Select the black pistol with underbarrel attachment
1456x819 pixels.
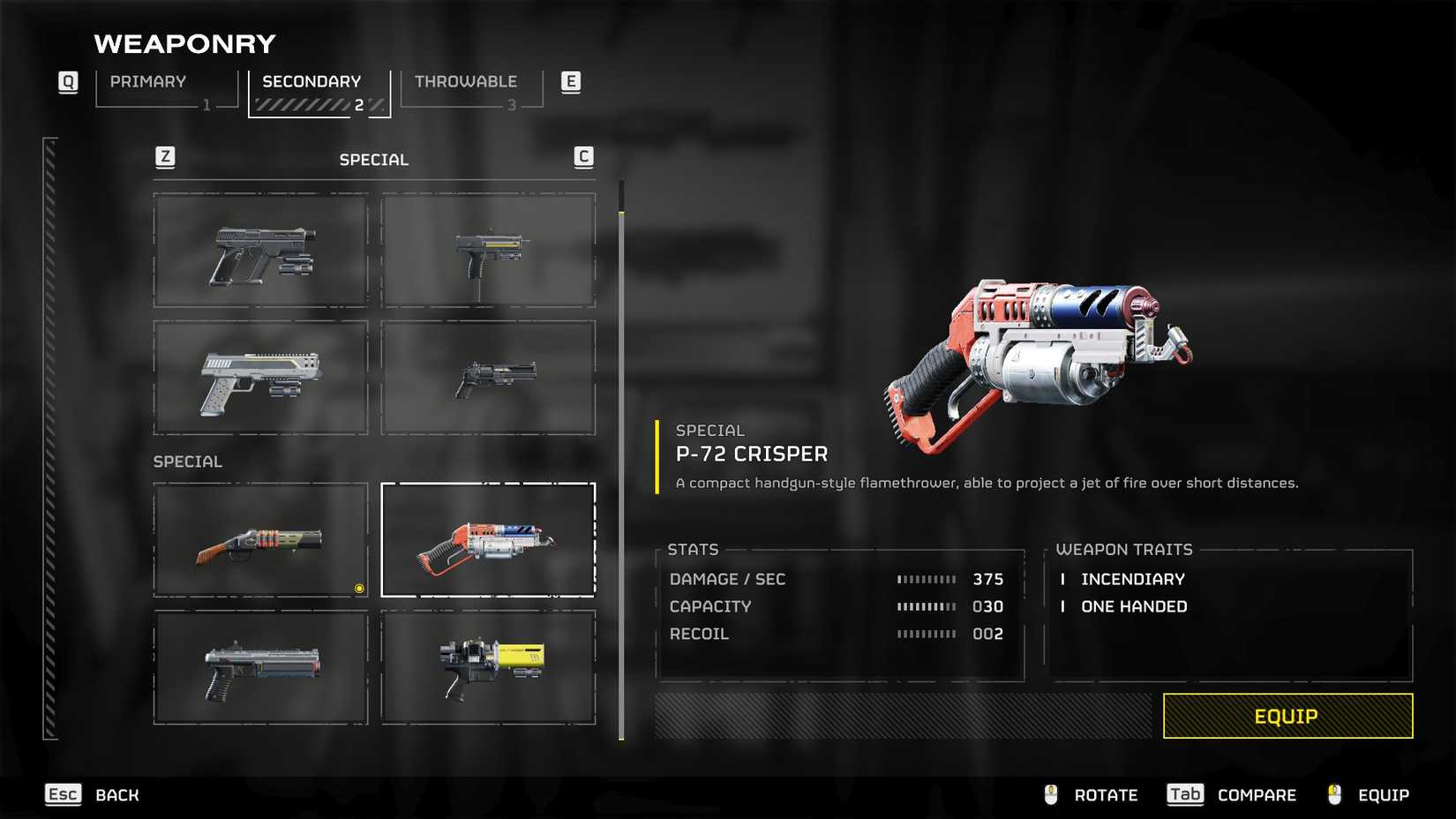260,251
